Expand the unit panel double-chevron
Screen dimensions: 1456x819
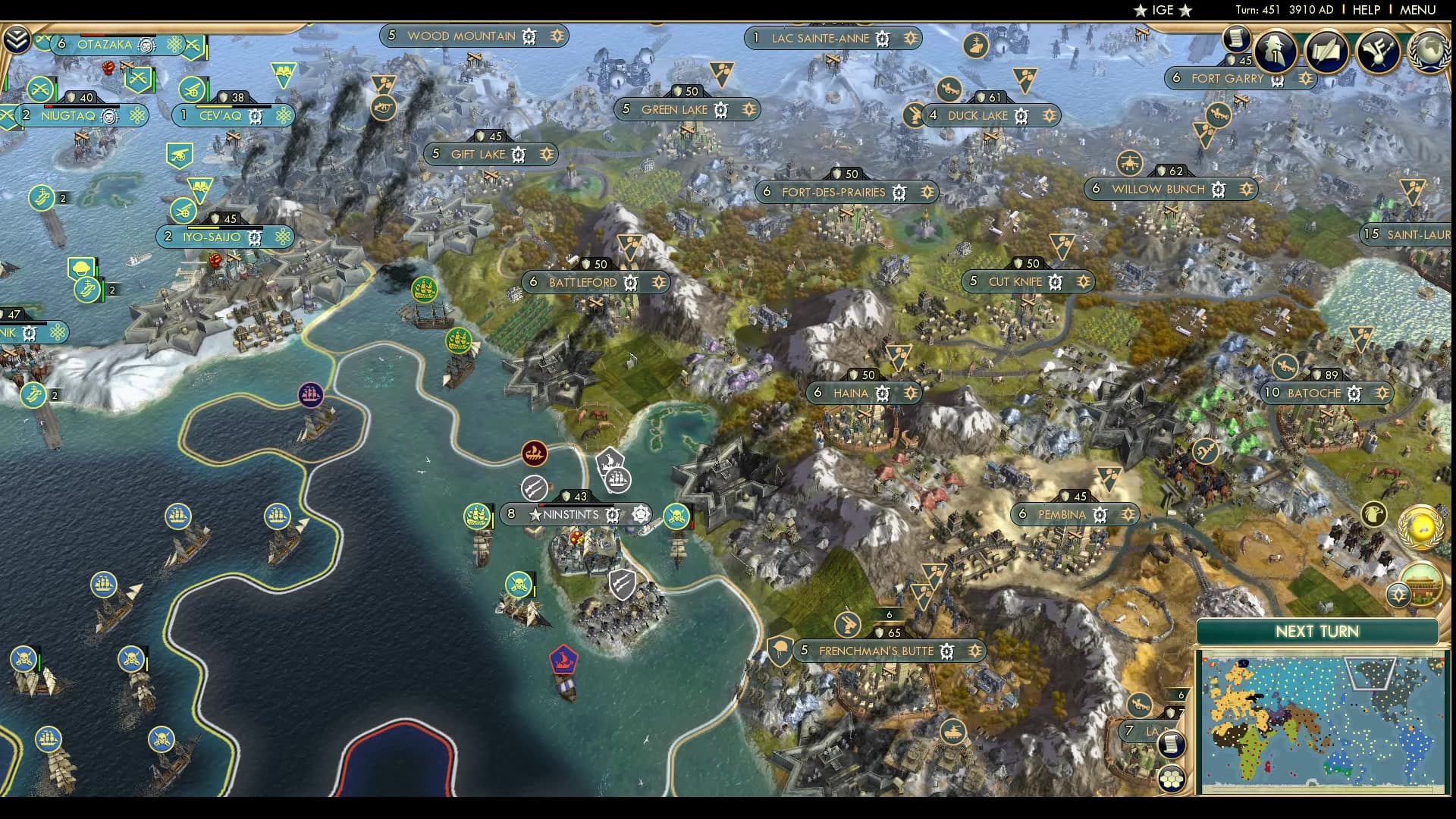point(17,38)
